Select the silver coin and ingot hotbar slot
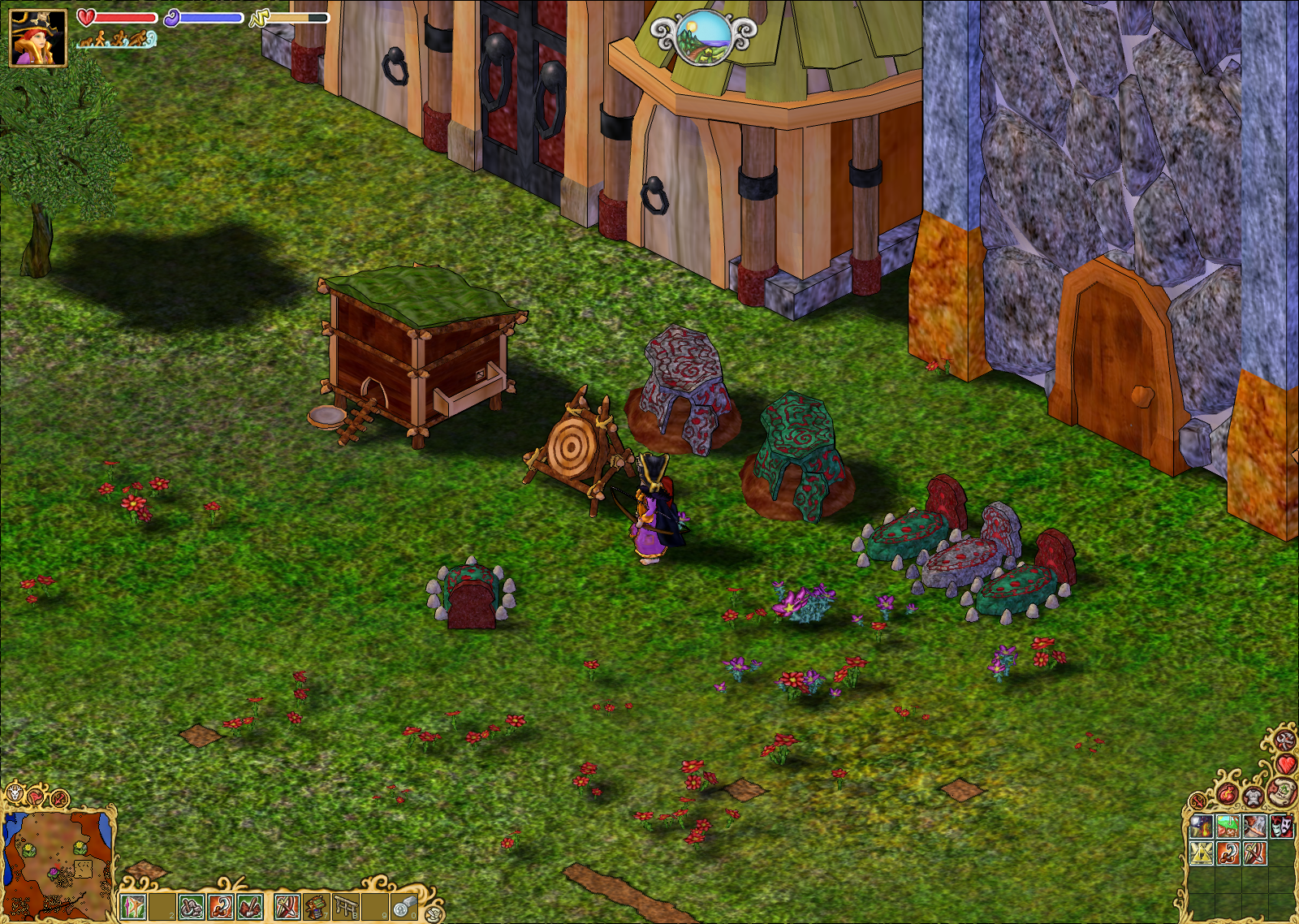This screenshot has width=1299, height=924. (x=404, y=906)
